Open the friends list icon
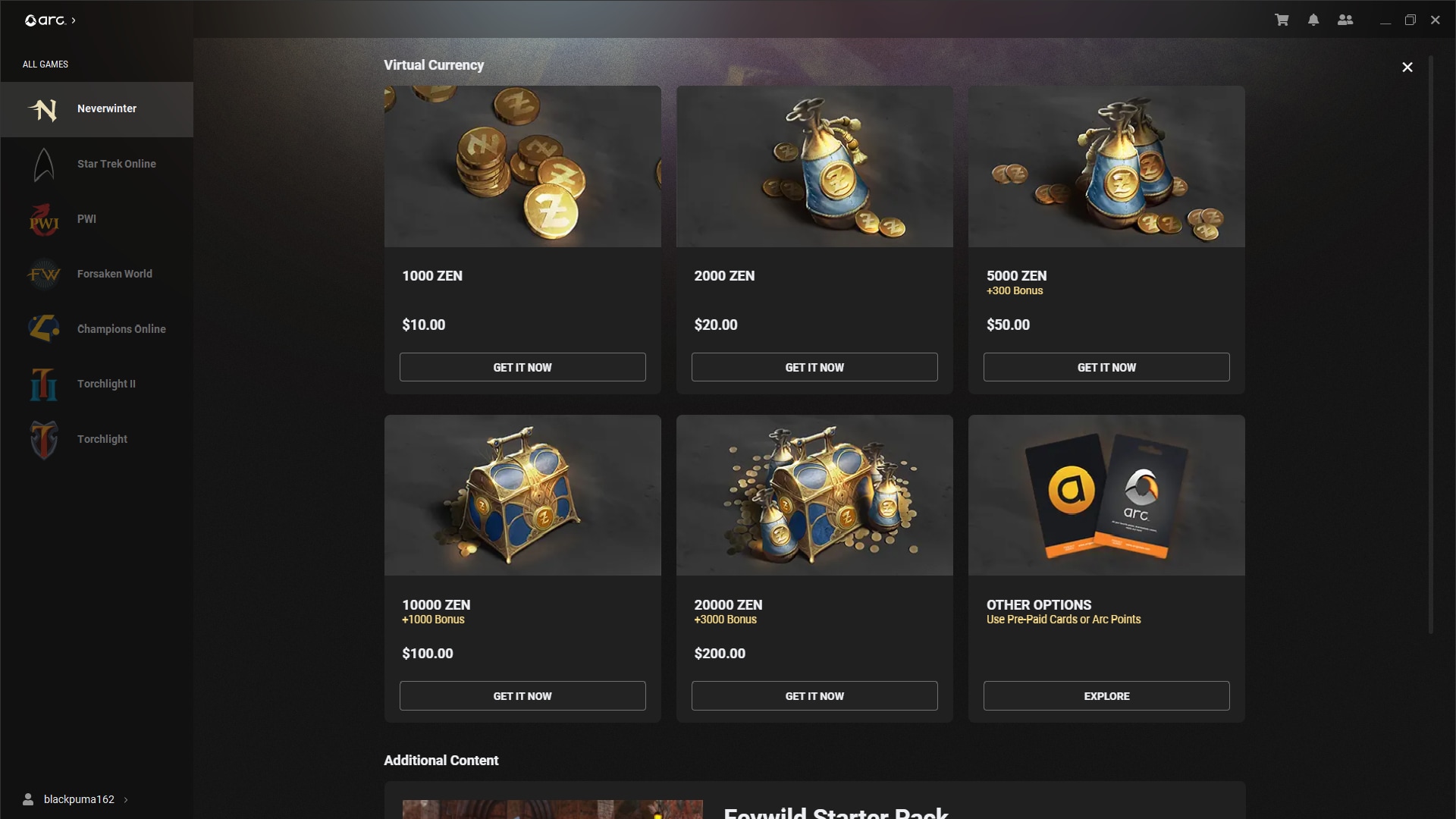The width and height of the screenshot is (1456, 819). coord(1345,20)
